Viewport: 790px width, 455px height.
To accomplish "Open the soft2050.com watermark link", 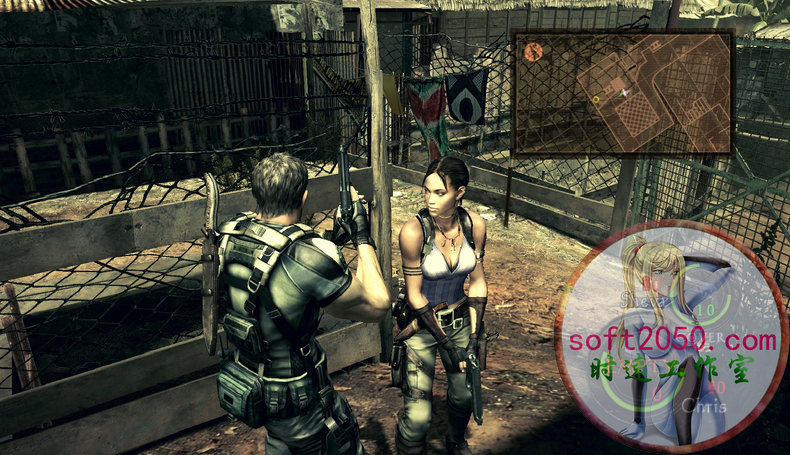I will tap(674, 340).
